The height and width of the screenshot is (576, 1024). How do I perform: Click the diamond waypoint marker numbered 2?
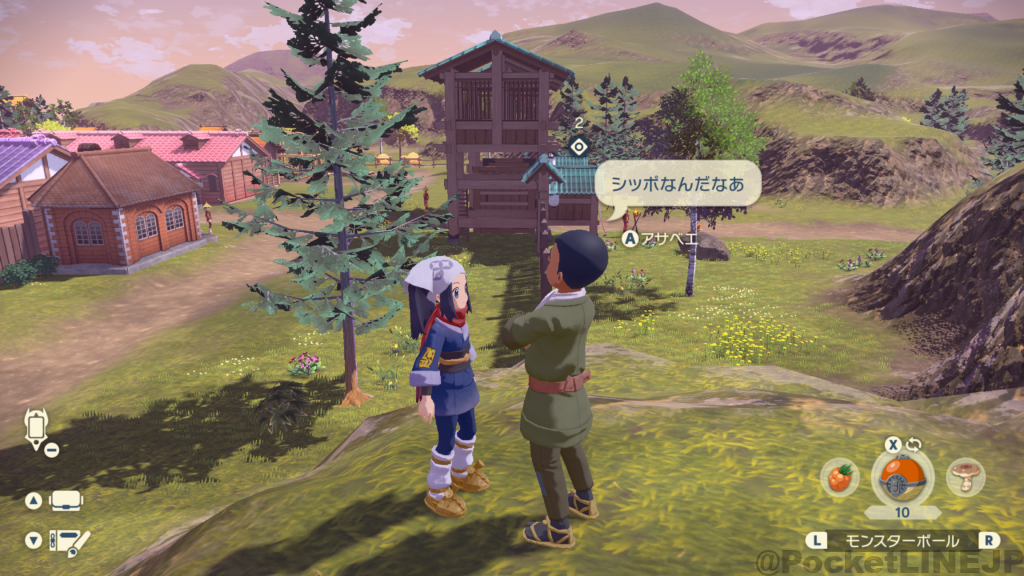coord(577,146)
